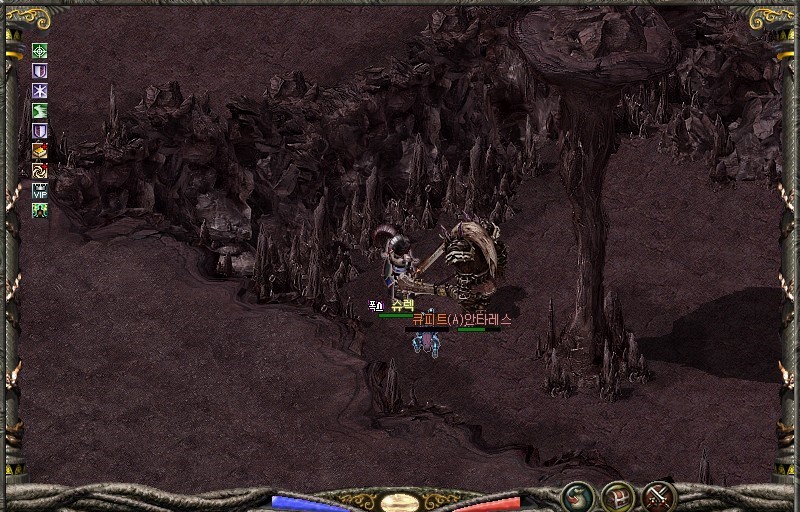The width and height of the screenshot is (800, 512).
Task: Click the glowing green figure buff icon
Action: [40, 210]
